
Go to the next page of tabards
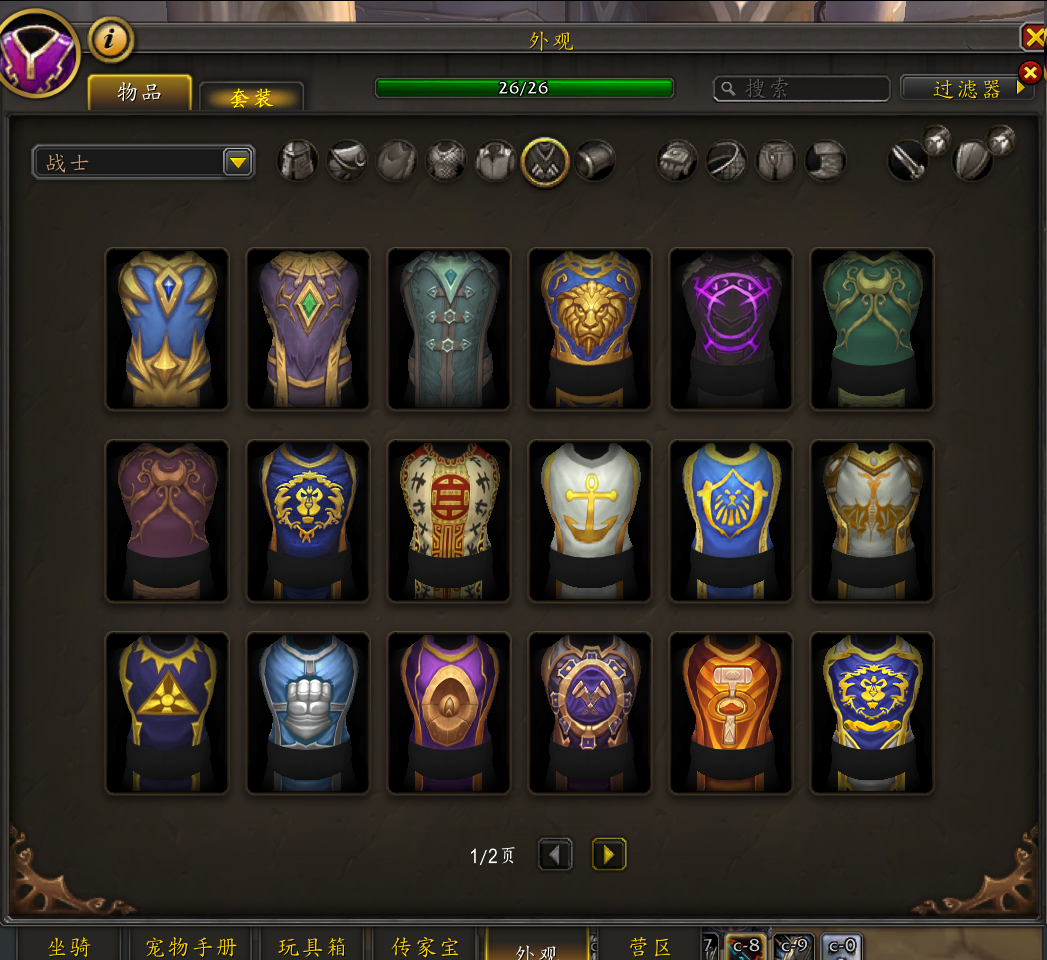coord(609,854)
